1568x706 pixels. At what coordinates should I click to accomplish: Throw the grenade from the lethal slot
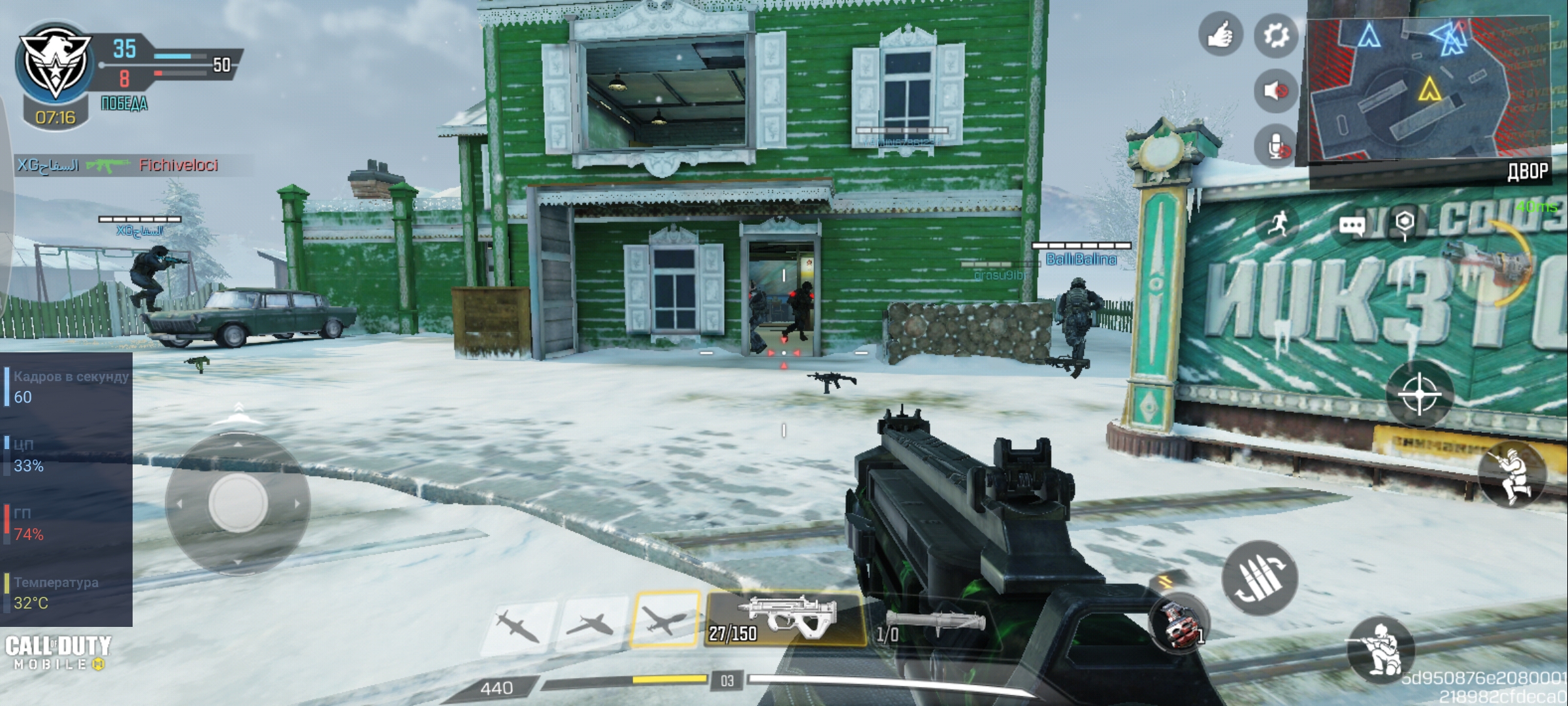(1178, 624)
